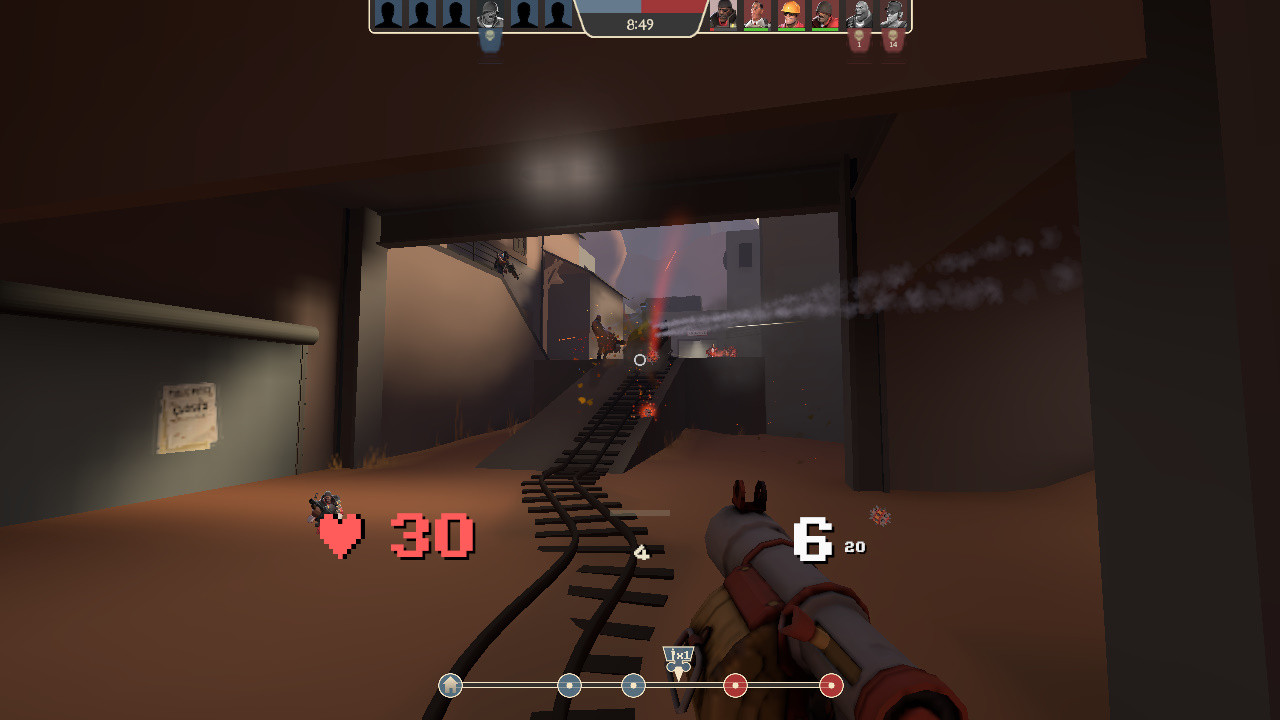Click the ammo counter showing 6
This screenshot has width=1280, height=720.
[812, 537]
